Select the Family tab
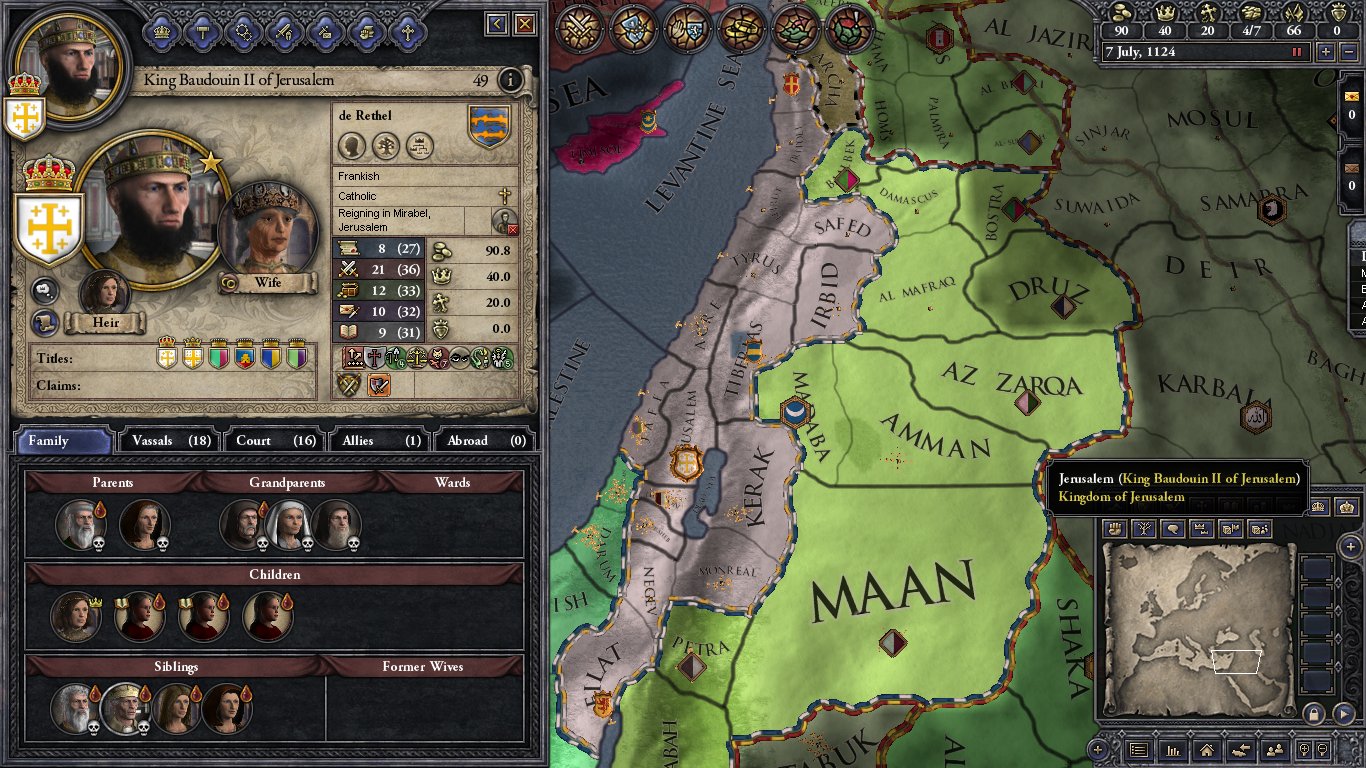This screenshot has width=1366, height=768. pyautogui.click(x=62, y=440)
